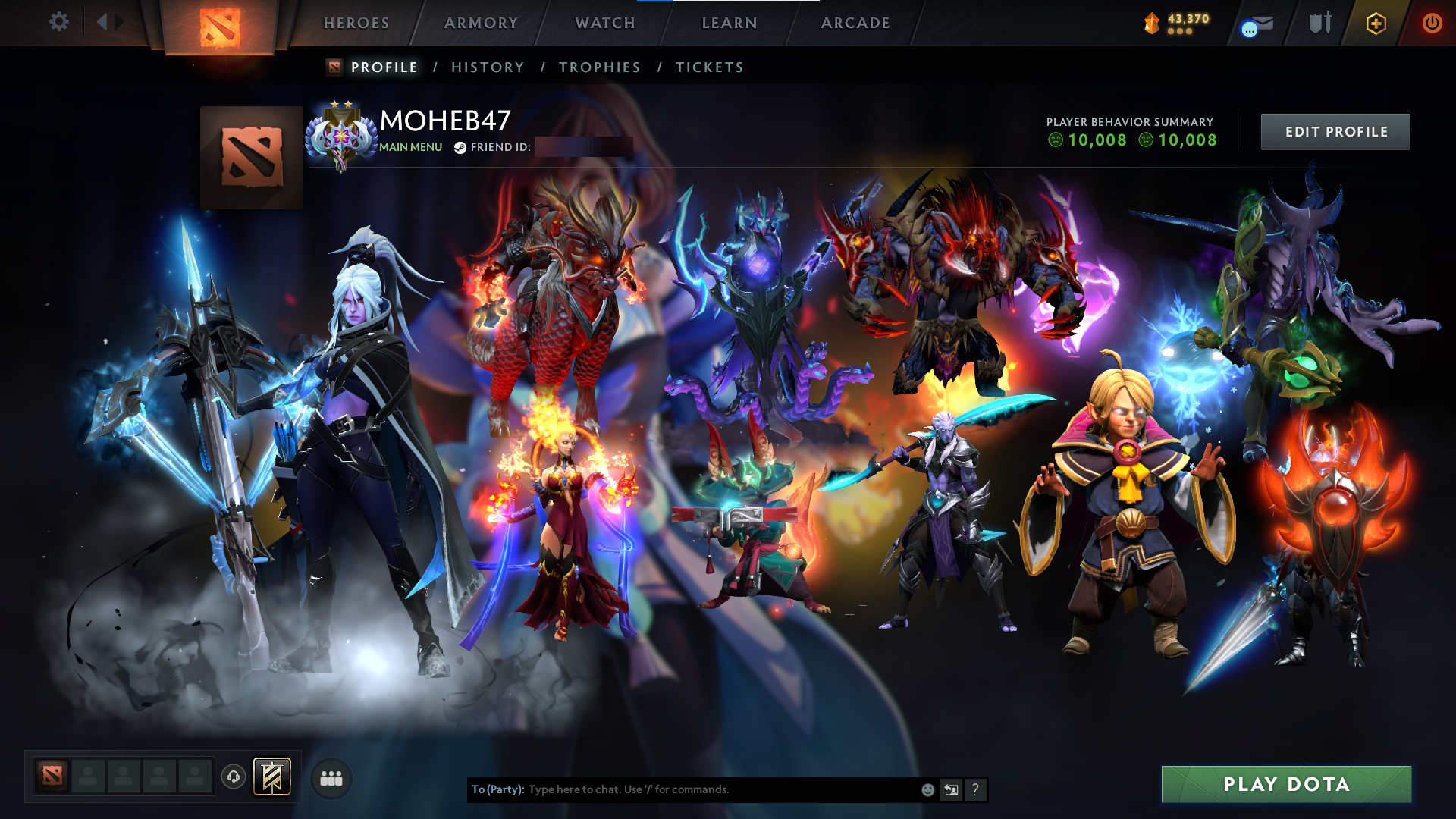The image size is (1456, 819).
Task: Type in the party chat input field
Action: pos(682,789)
